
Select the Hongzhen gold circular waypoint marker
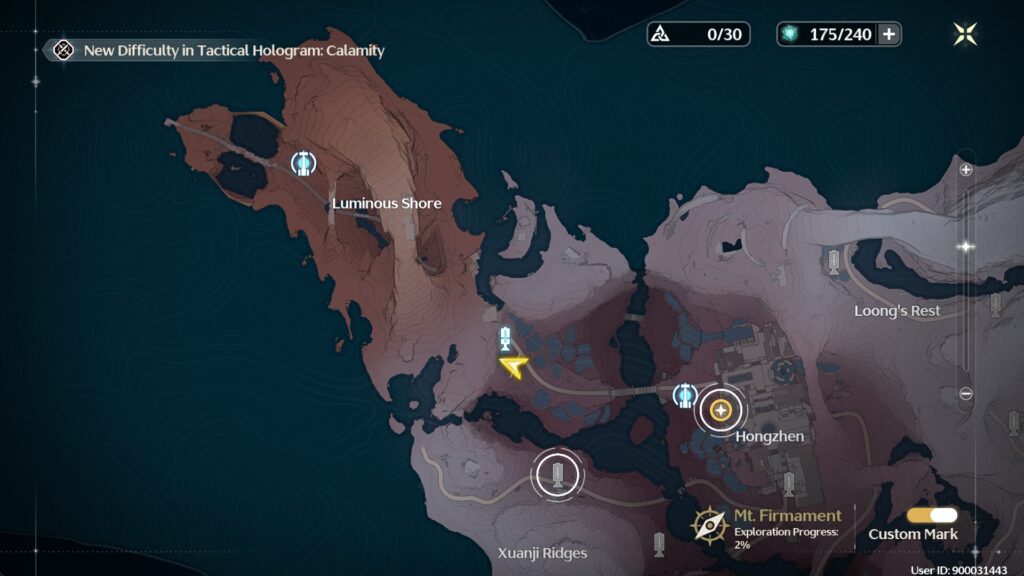(x=720, y=409)
